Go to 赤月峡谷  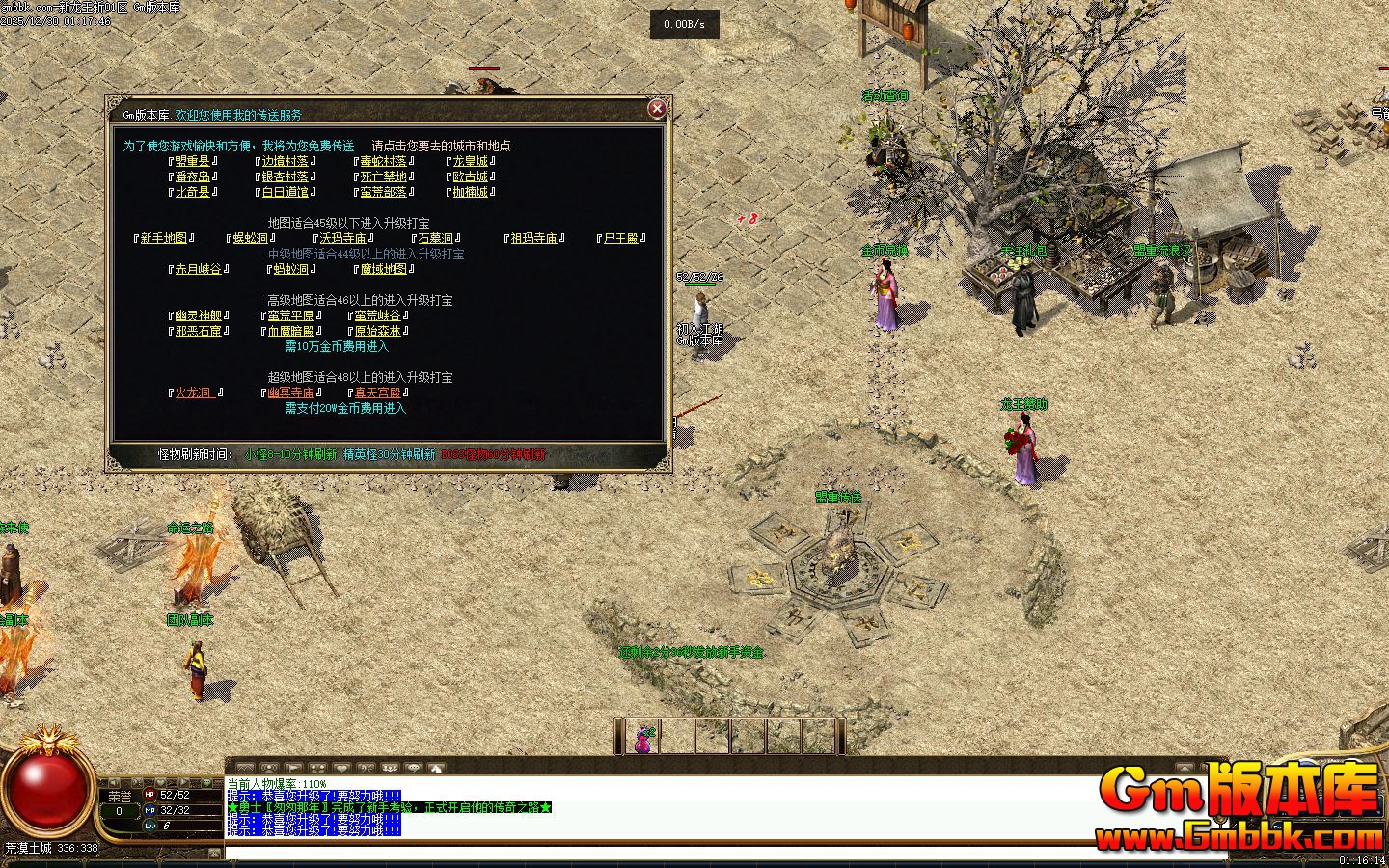point(198,269)
